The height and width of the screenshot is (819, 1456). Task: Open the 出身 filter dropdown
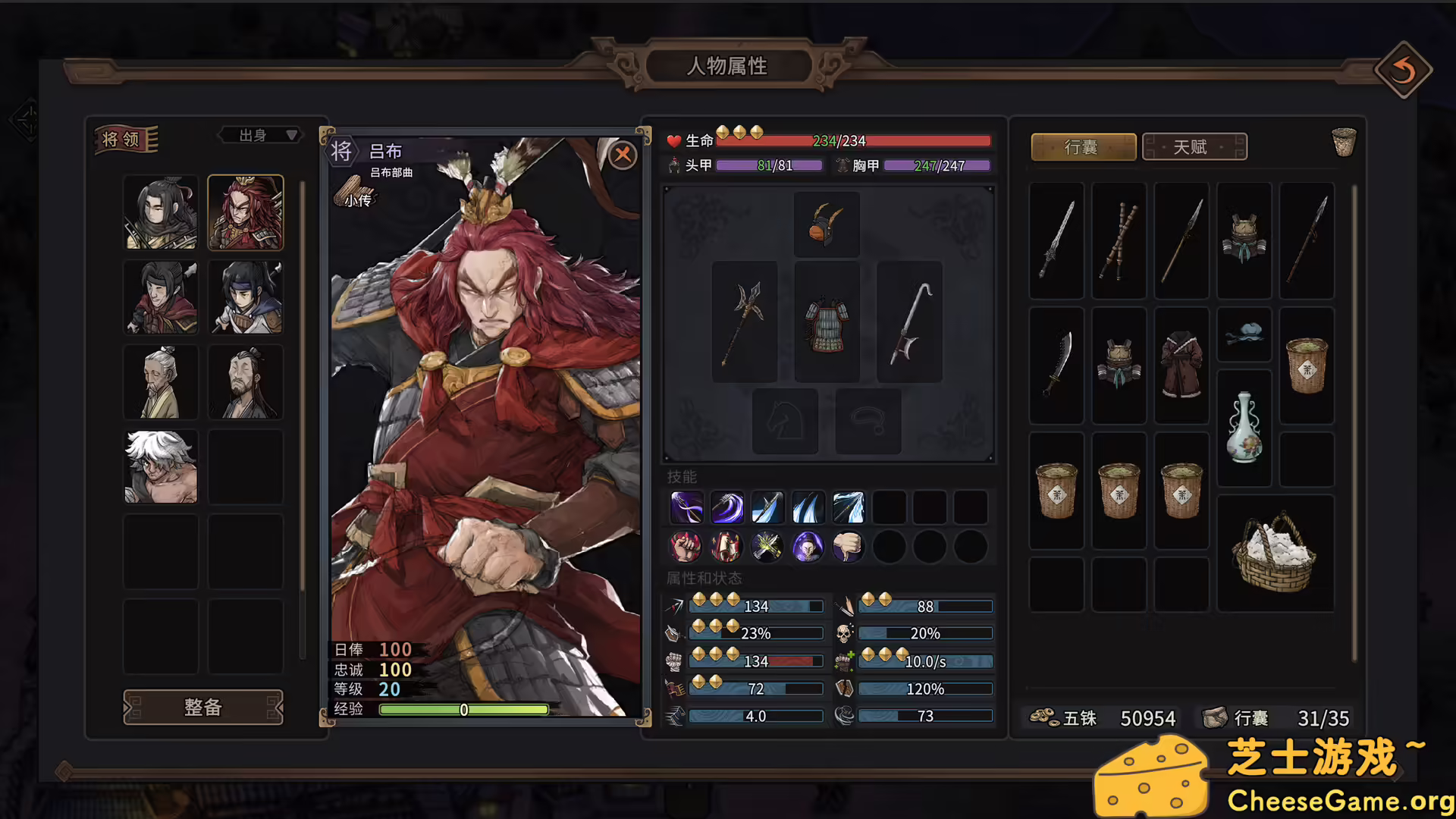click(259, 135)
